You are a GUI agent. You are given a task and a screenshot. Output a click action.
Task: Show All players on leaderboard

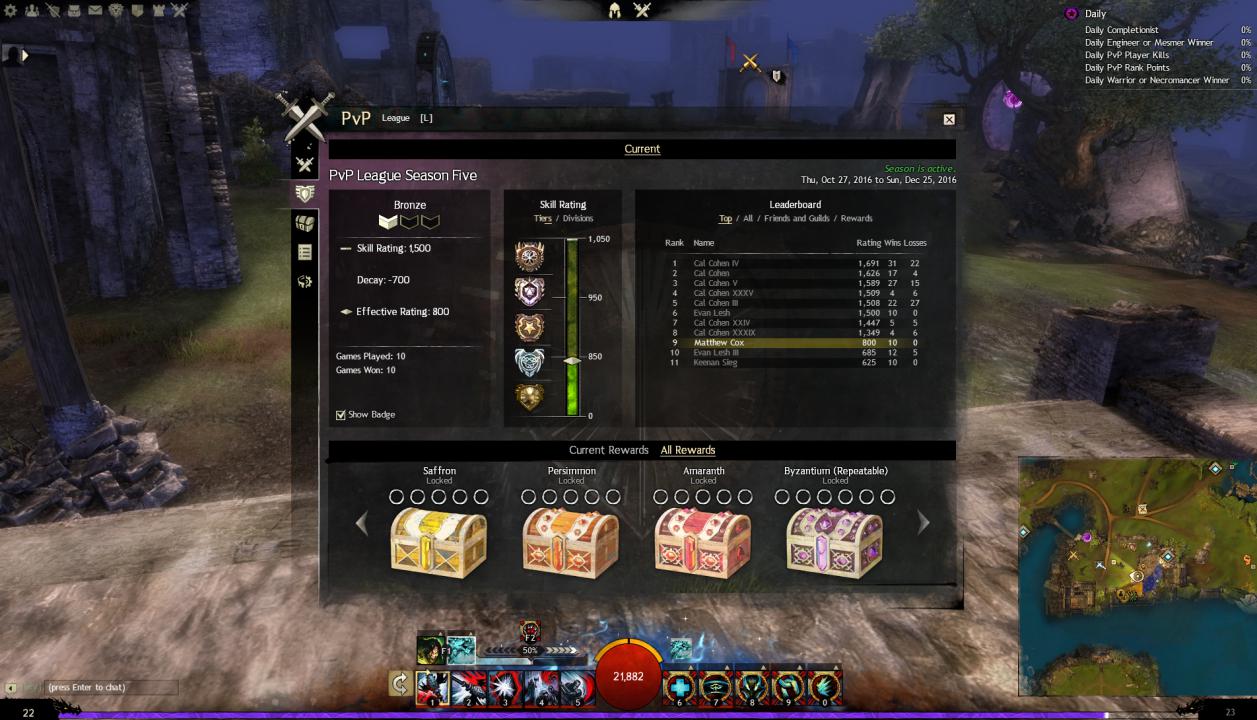pyautogui.click(x=748, y=218)
